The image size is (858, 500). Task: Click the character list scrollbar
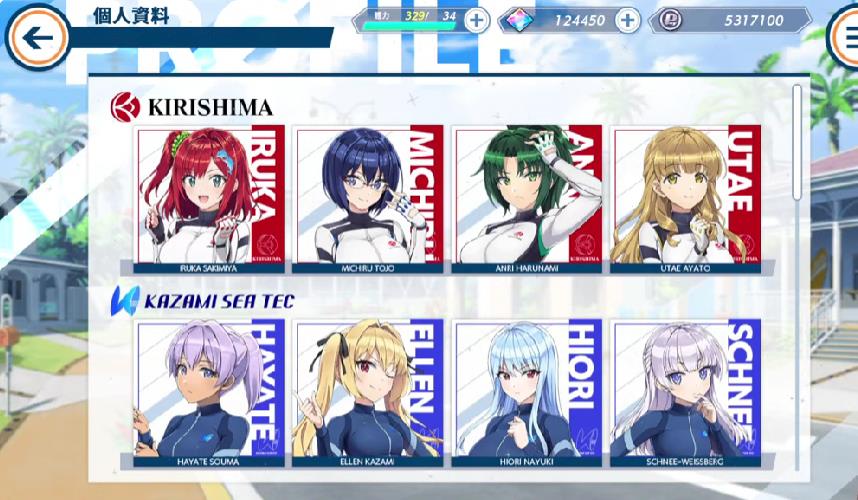[797, 140]
